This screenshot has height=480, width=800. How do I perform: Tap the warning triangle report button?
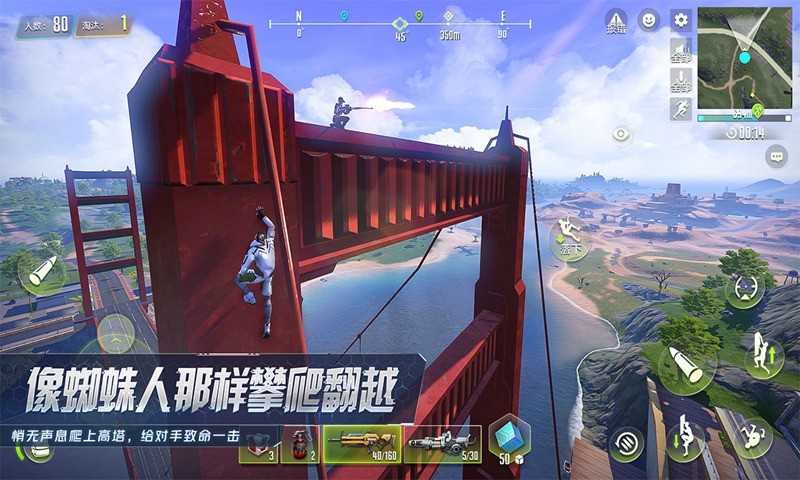(x=616, y=21)
